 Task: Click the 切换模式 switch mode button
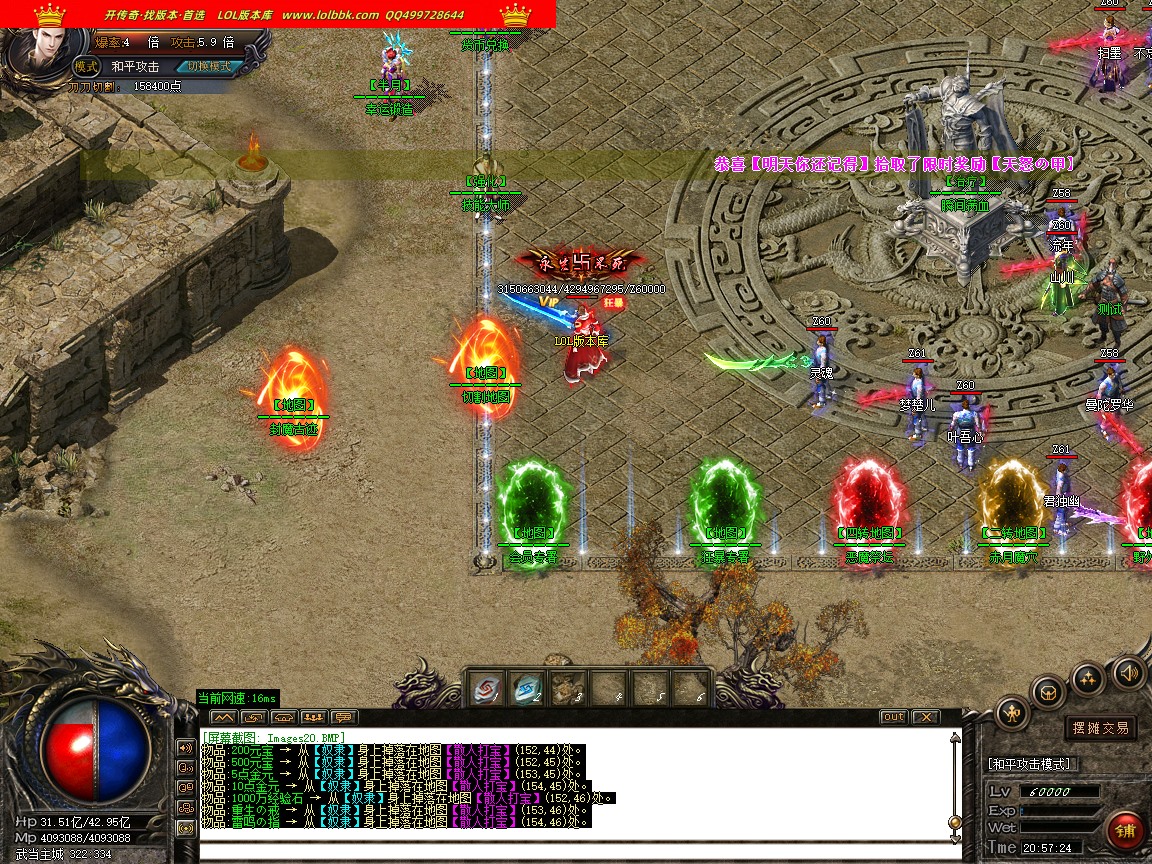pyautogui.click(x=208, y=66)
